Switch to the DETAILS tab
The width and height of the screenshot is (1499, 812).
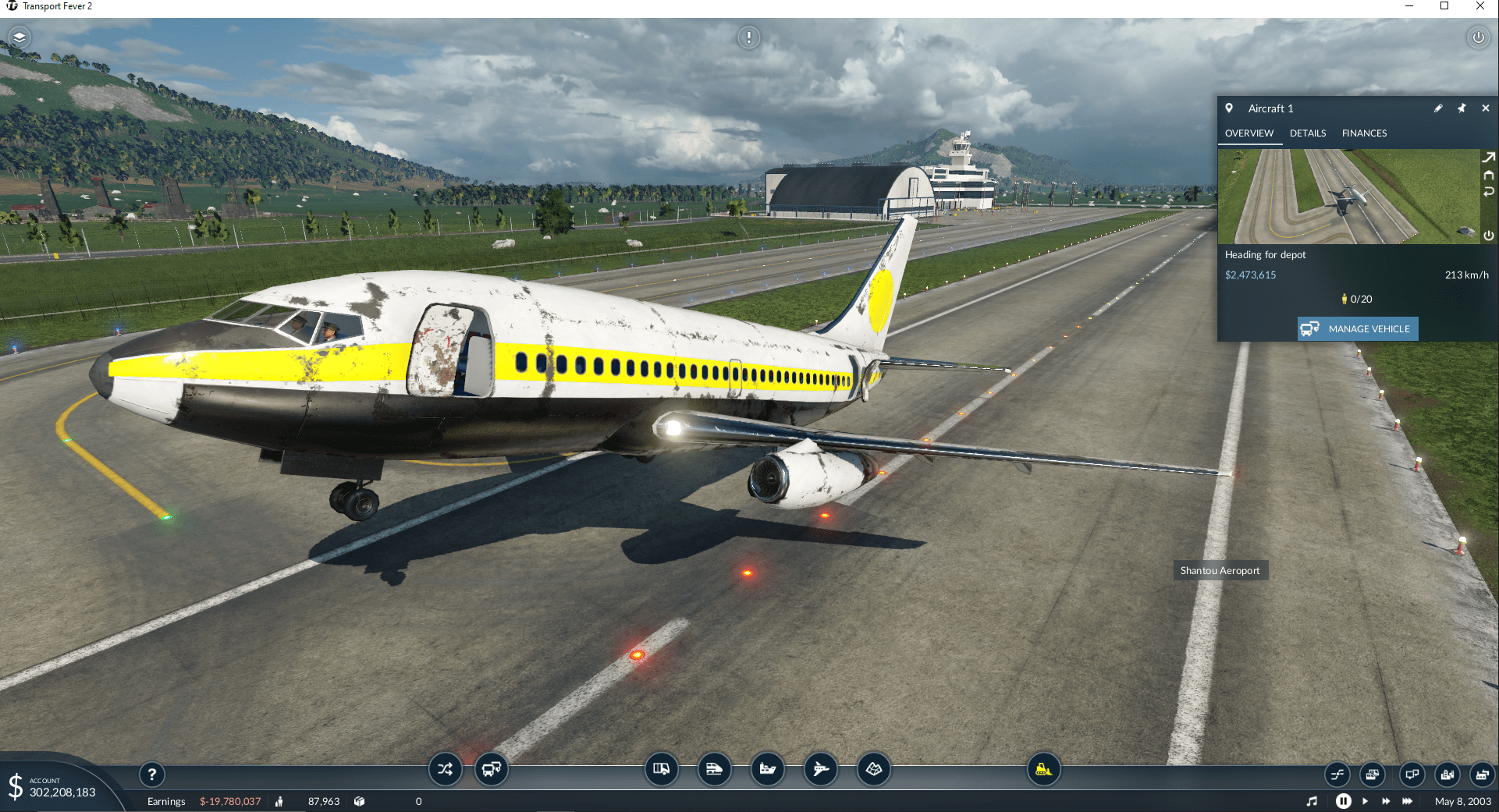[x=1308, y=133]
